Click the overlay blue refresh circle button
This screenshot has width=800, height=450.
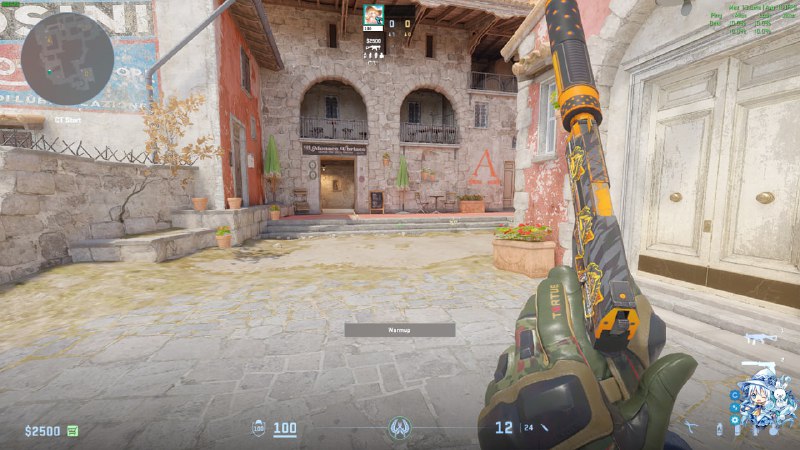[x=736, y=395]
